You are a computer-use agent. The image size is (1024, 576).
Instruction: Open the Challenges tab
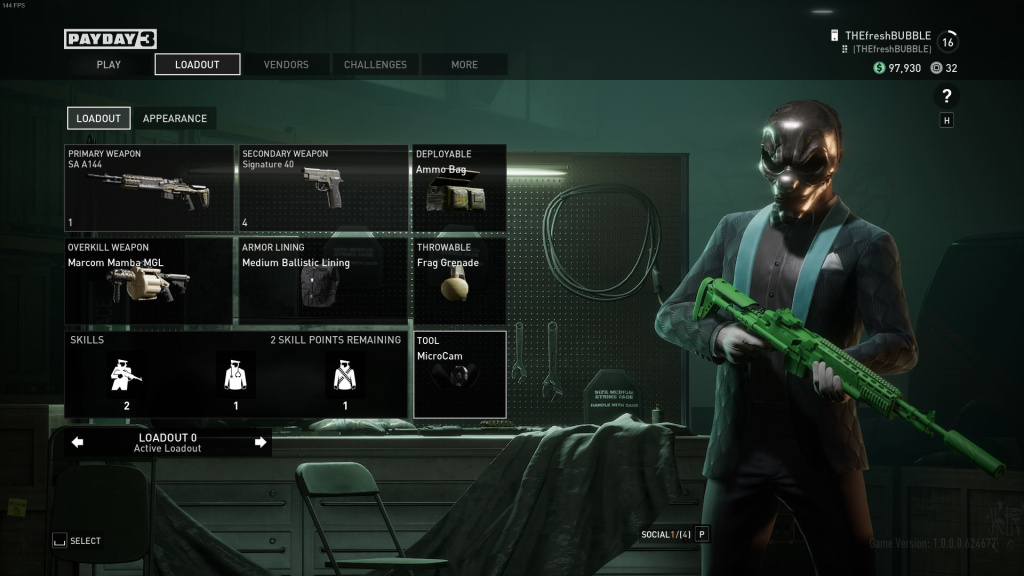tap(375, 65)
